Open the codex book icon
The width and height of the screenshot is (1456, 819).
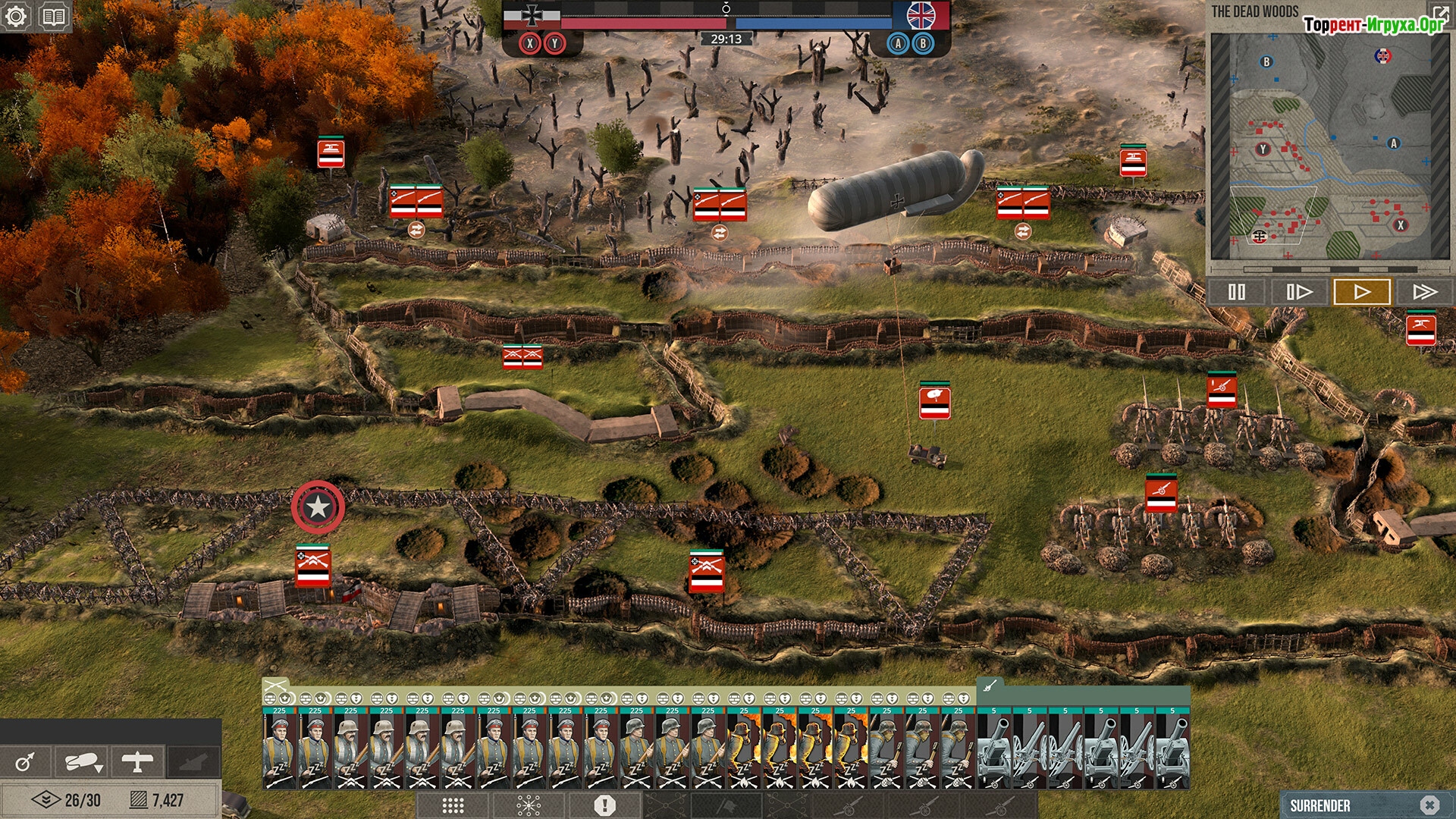(x=53, y=16)
